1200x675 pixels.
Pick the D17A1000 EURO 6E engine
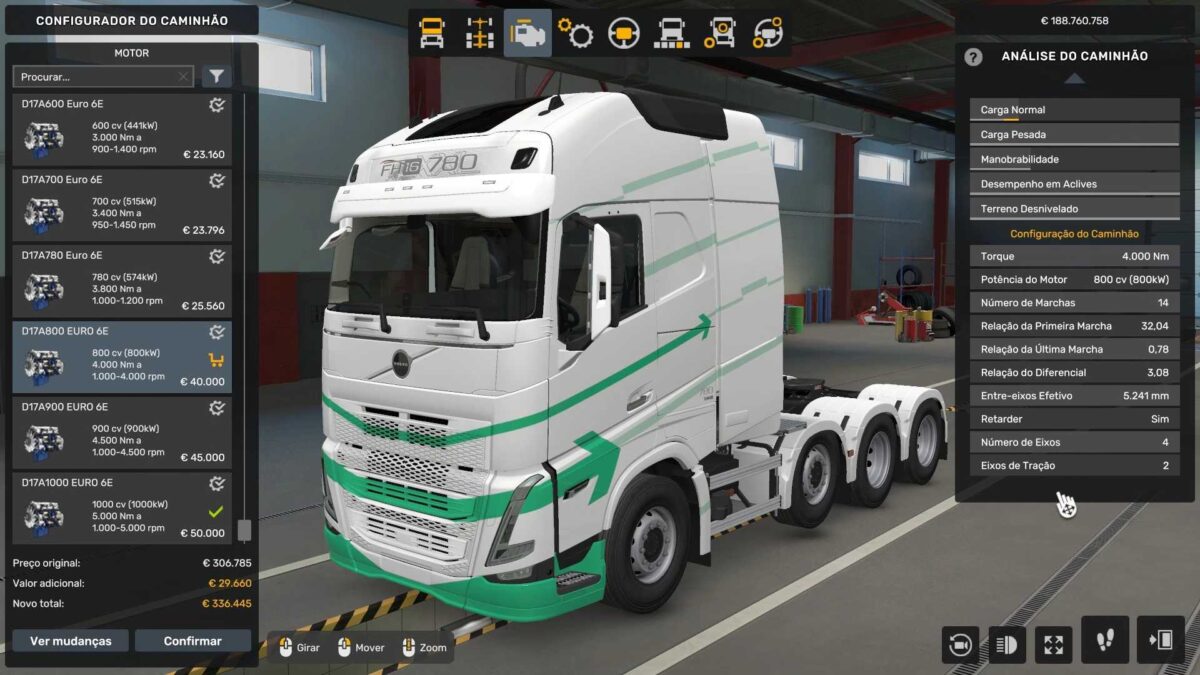(121, 509)
